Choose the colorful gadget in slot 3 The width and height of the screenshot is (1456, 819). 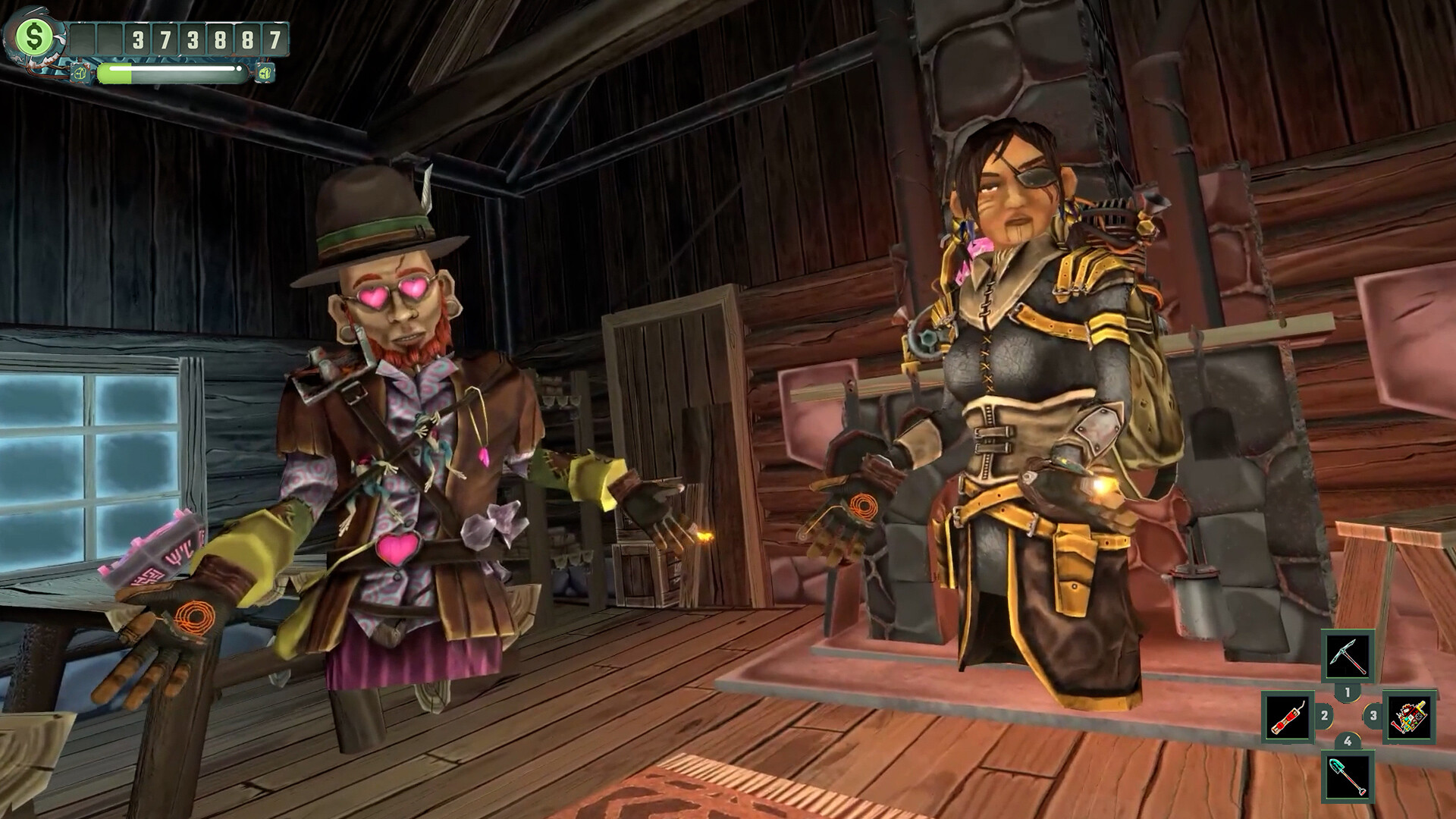tap(1409, 717)
